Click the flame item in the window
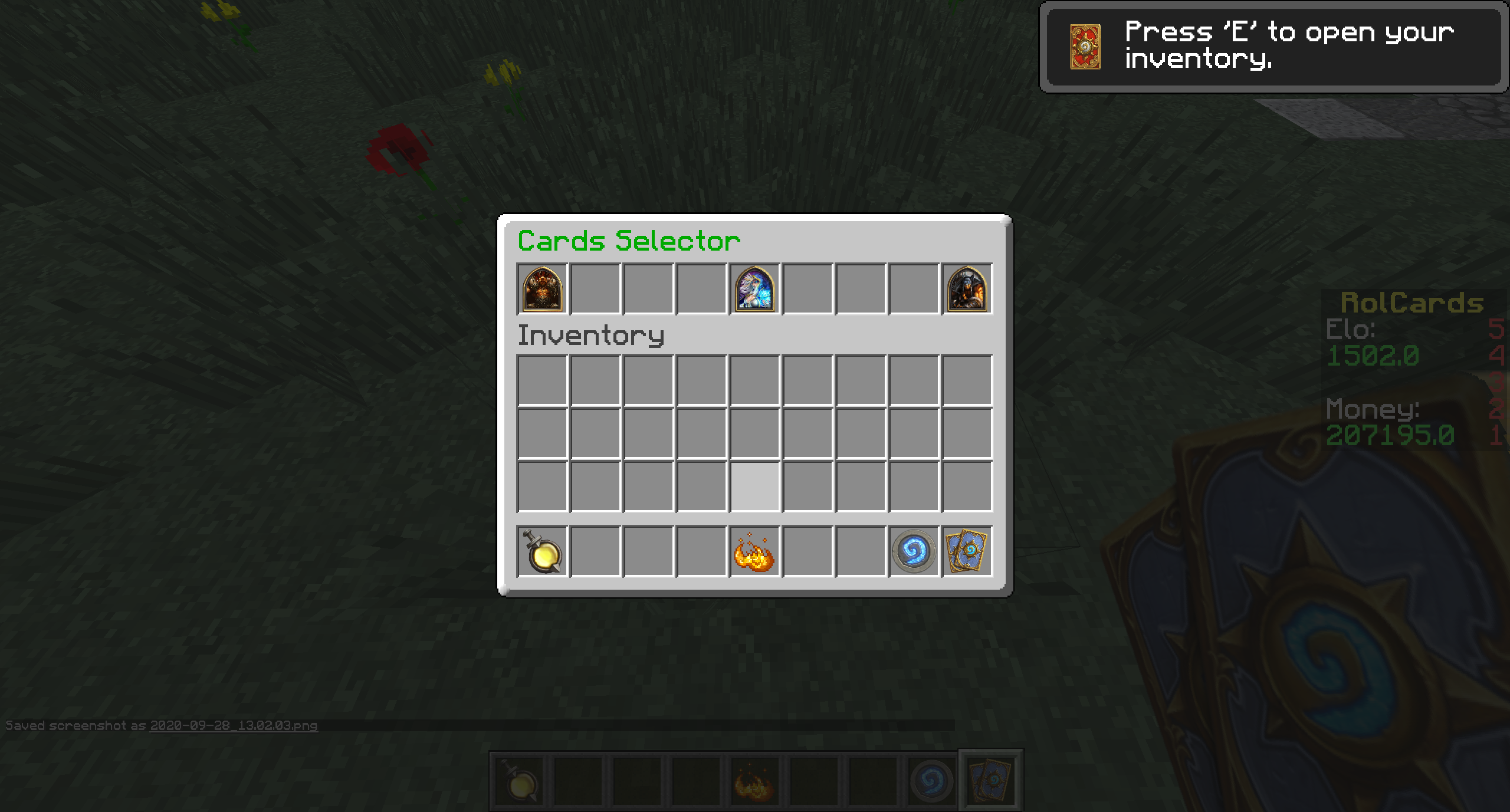The height and width of the screenshot is (812, 1510). tap(754, 551)
